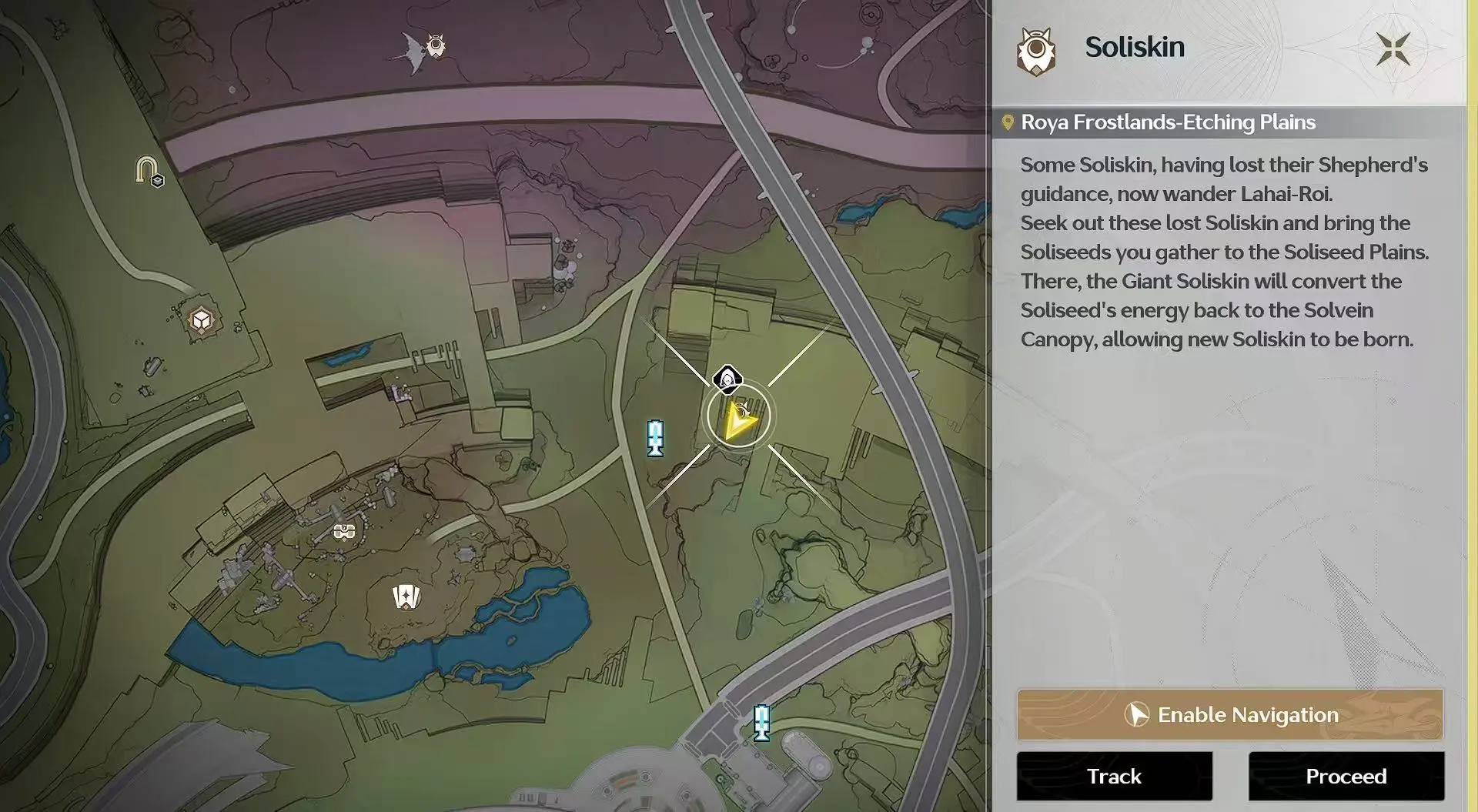Select the Soliskin marker beside the manta ray

436,46
